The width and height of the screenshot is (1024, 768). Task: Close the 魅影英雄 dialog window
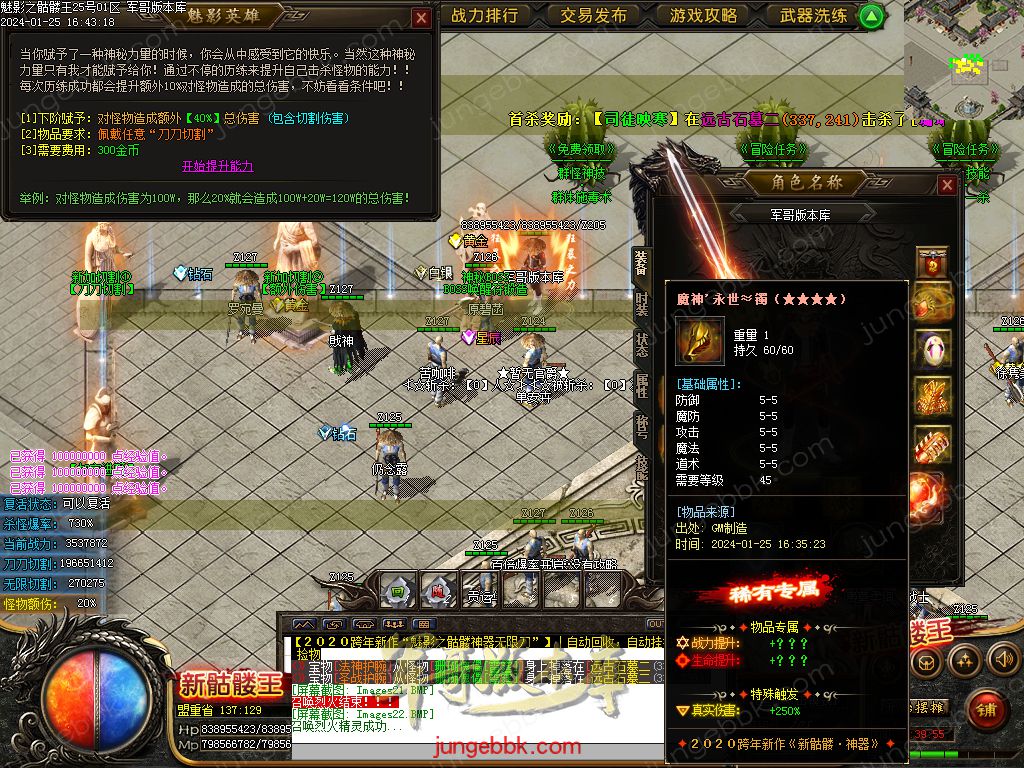point(421,17)
